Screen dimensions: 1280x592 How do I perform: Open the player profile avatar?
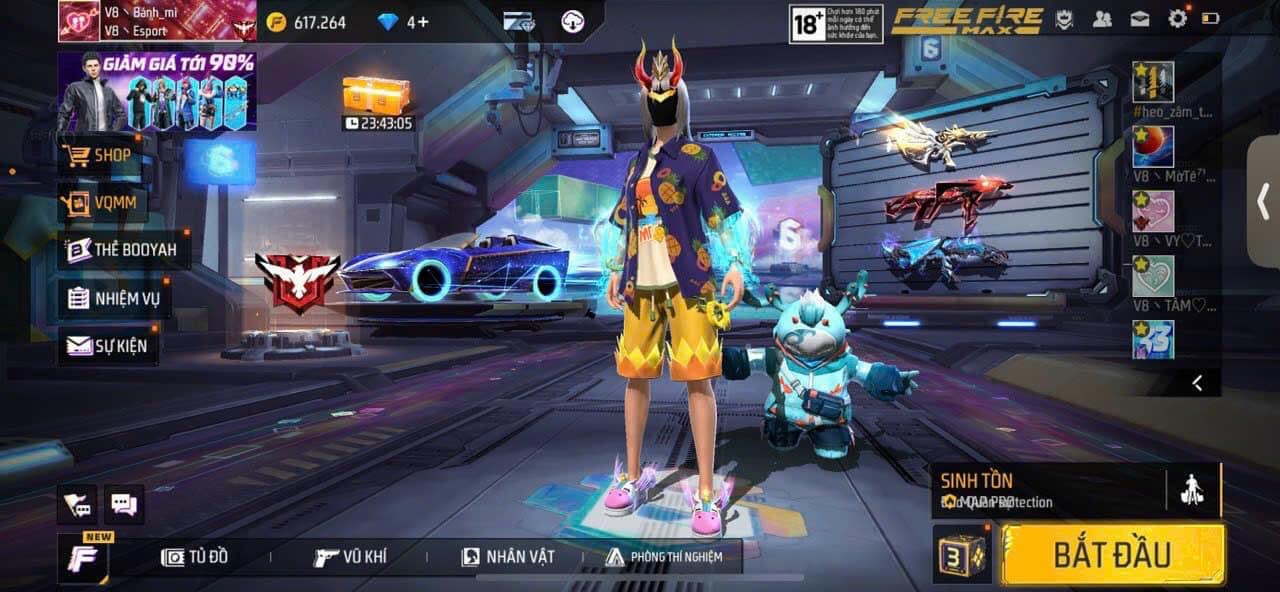[78, 20]
